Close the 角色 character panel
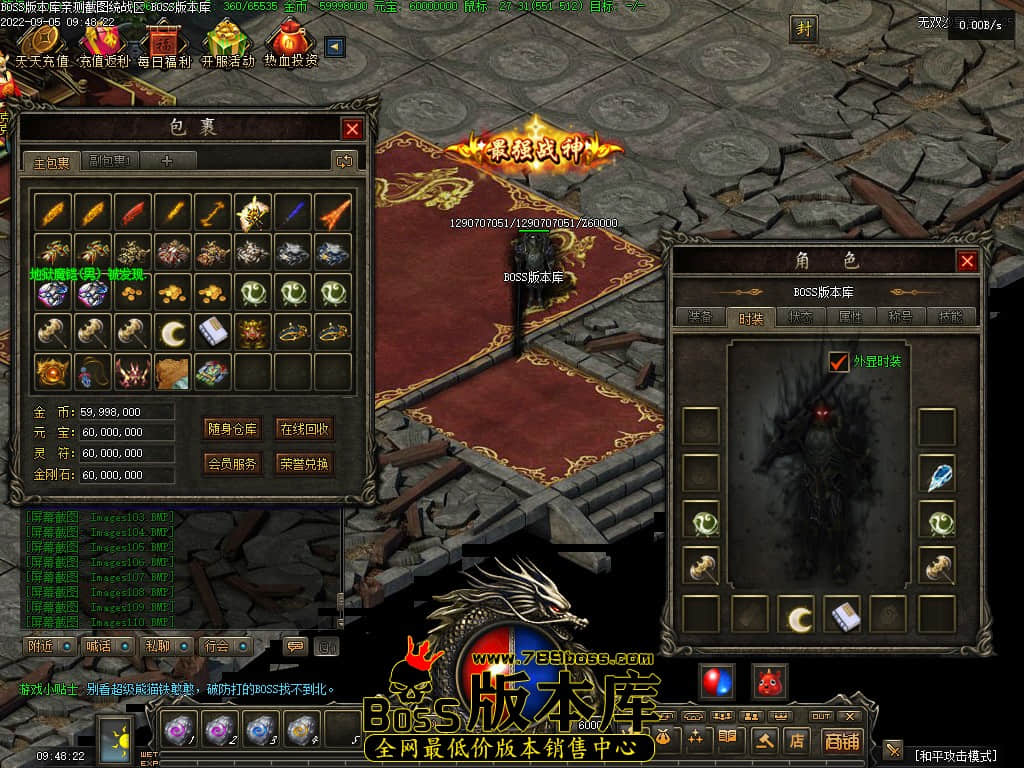This screenshot has height=768, width=1024. [967, 261]
